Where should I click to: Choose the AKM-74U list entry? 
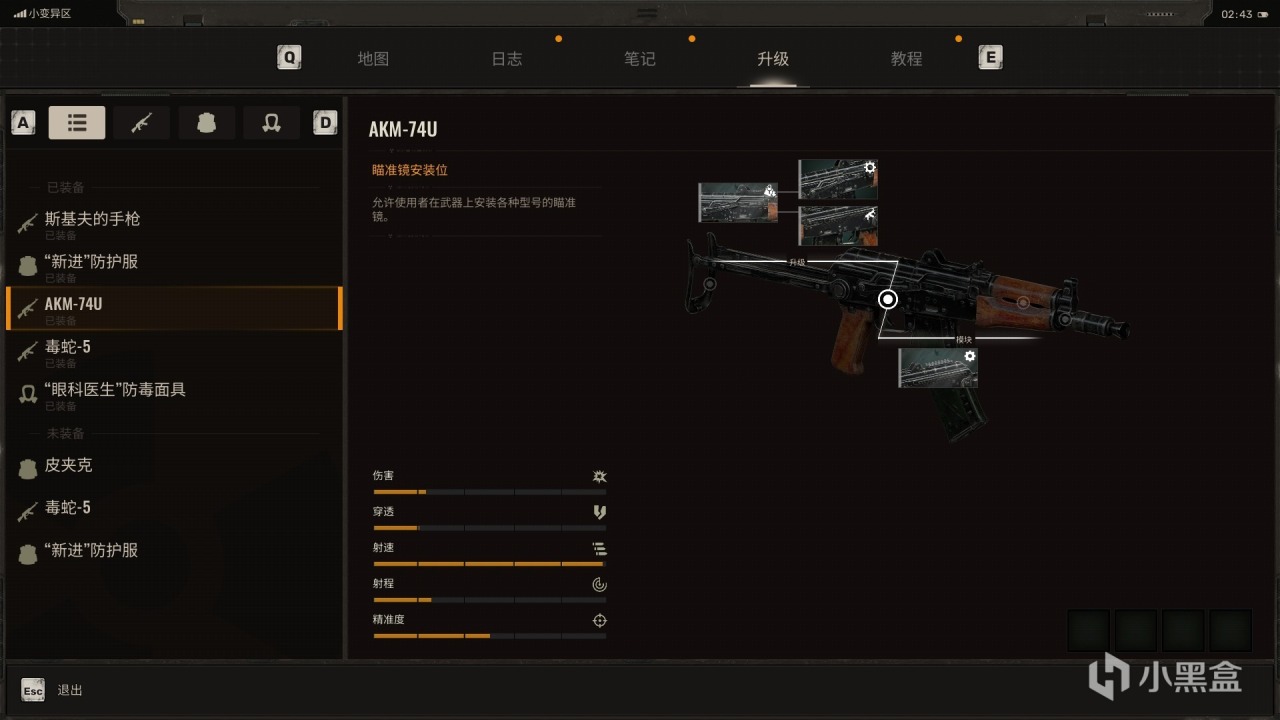click(74, 304)
